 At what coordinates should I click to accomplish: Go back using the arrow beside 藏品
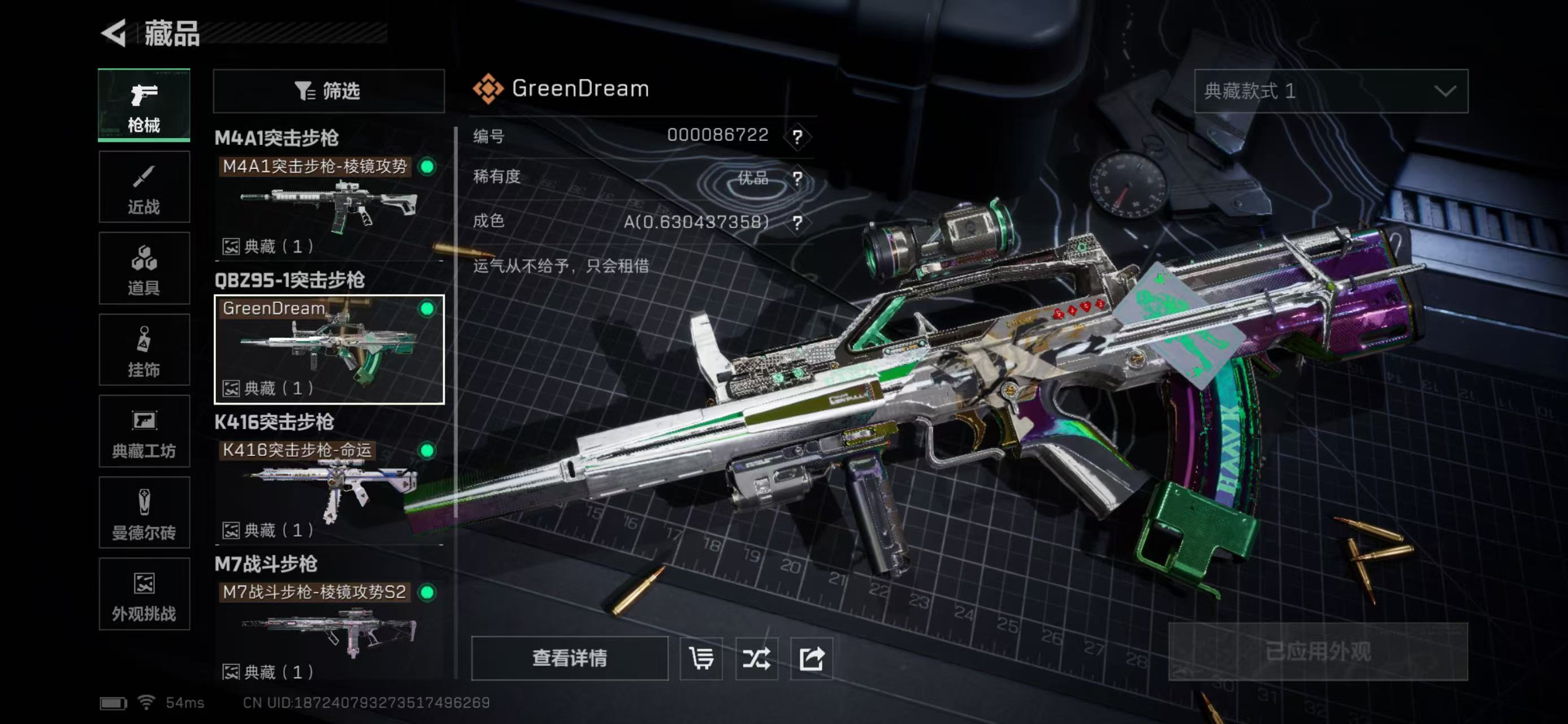tap(114, 33)
